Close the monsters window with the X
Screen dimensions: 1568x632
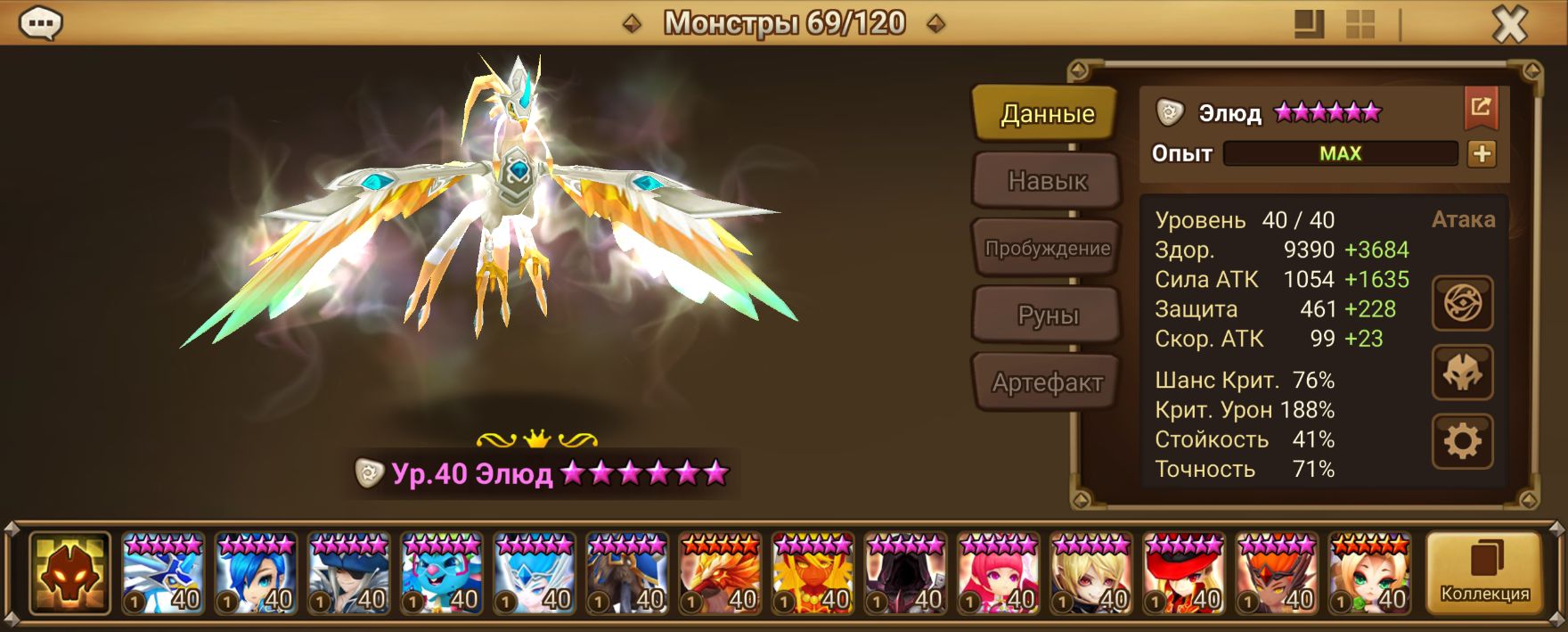tap(1509, 25)
